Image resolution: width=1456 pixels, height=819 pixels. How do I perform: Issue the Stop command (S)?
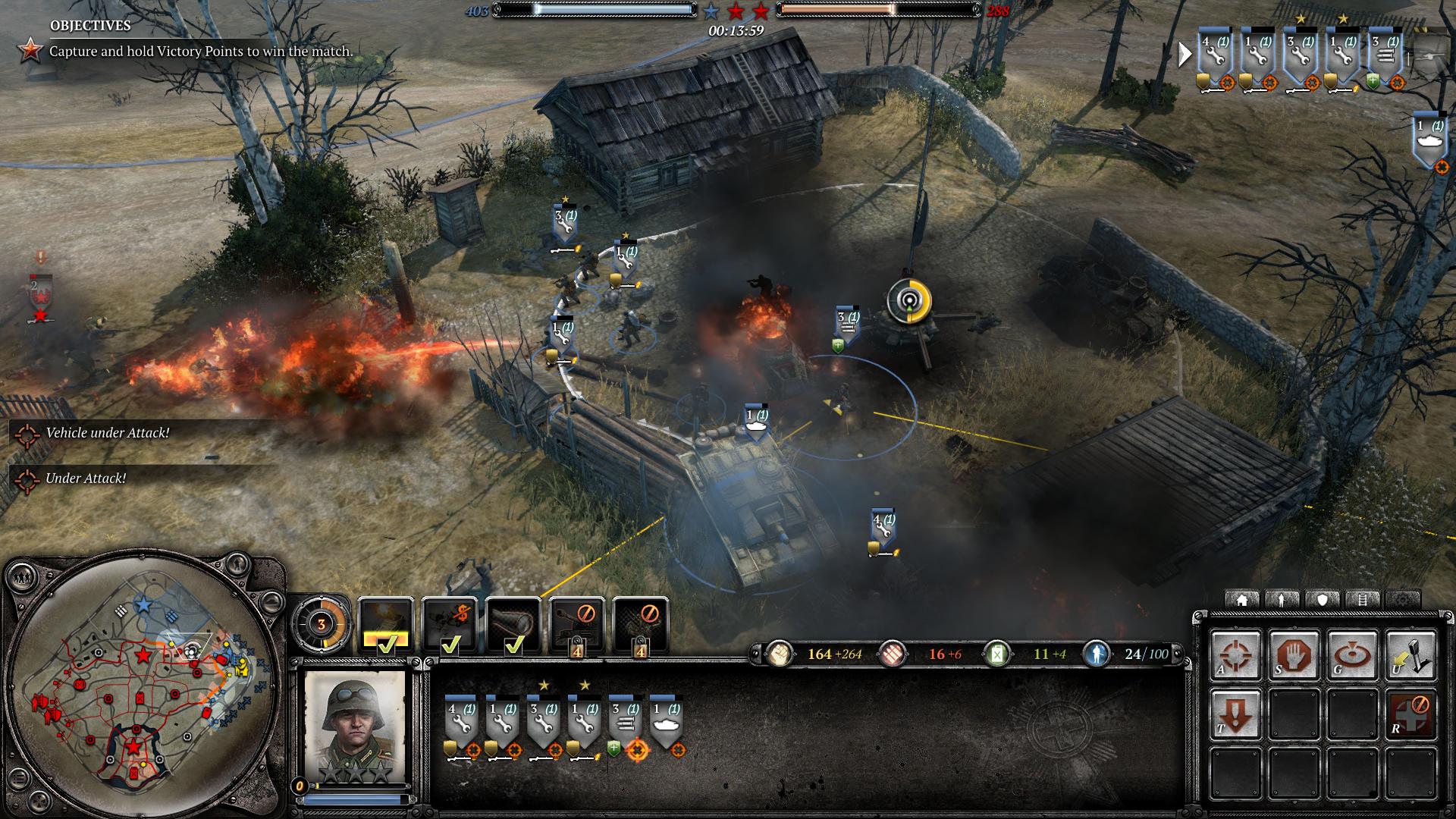pos(1294,654)
